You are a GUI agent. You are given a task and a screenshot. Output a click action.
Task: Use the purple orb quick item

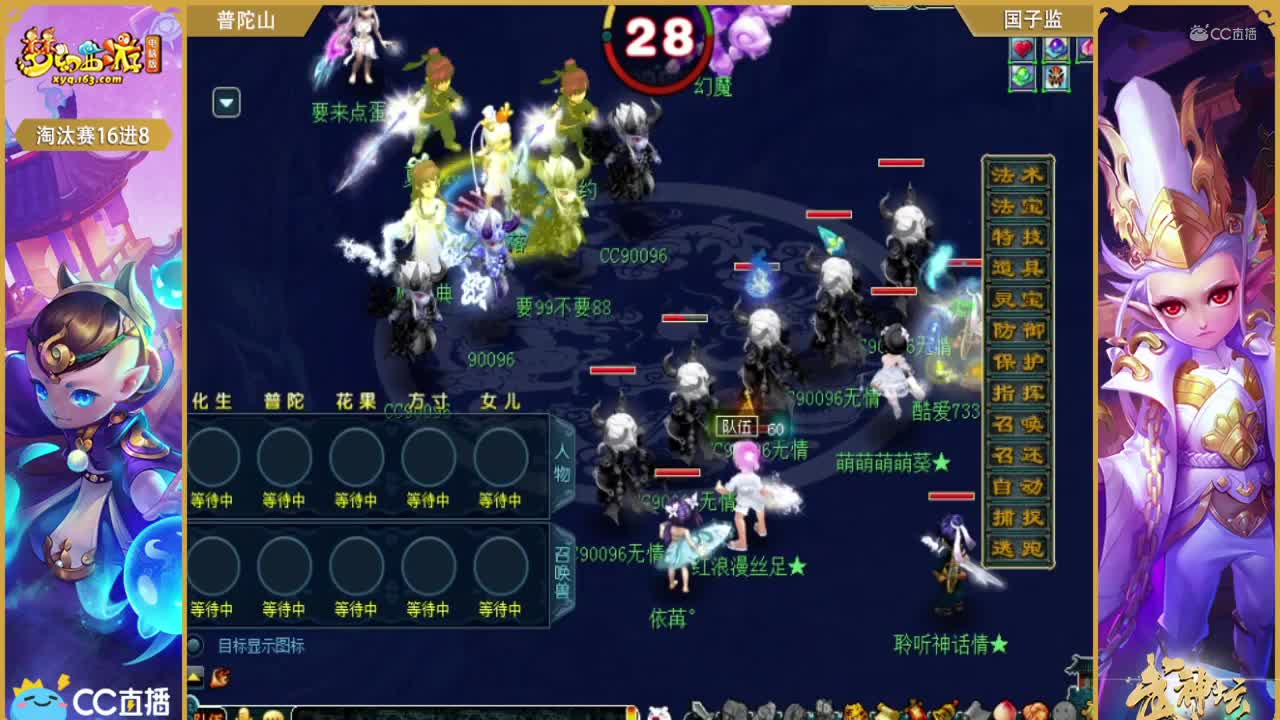1055,50
